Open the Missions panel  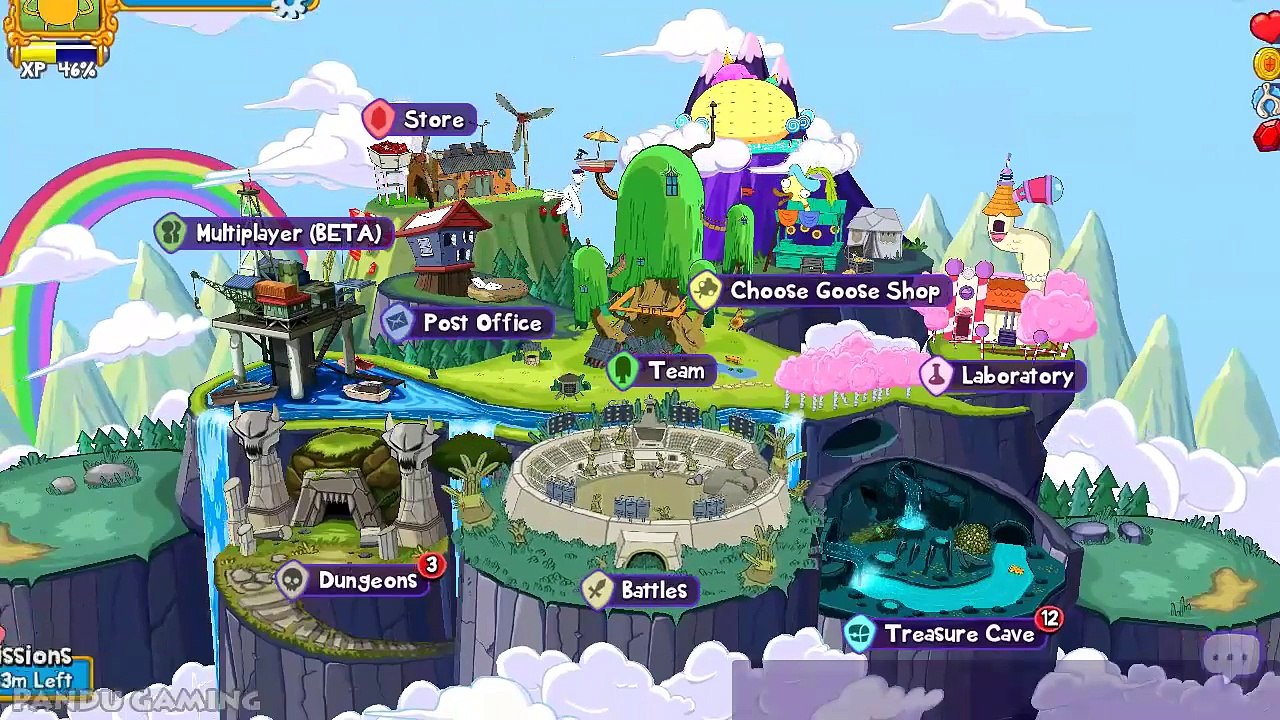[x=40, y=669]
